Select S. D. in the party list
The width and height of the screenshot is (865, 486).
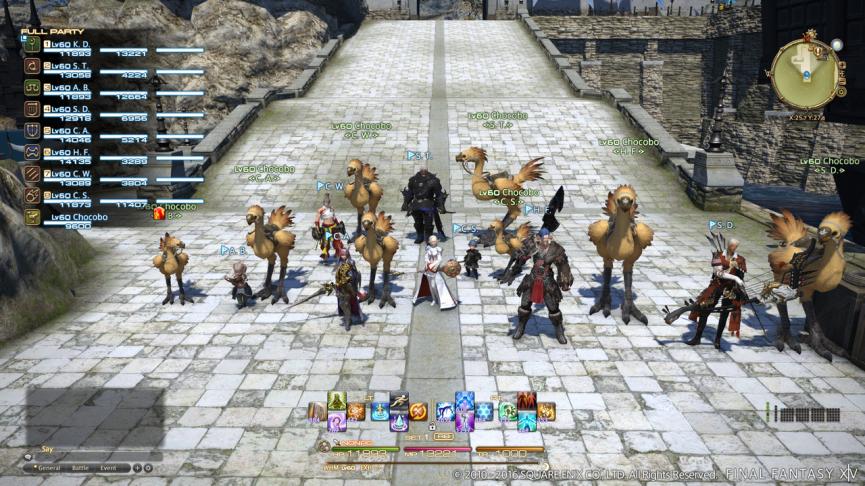(72, 109)
